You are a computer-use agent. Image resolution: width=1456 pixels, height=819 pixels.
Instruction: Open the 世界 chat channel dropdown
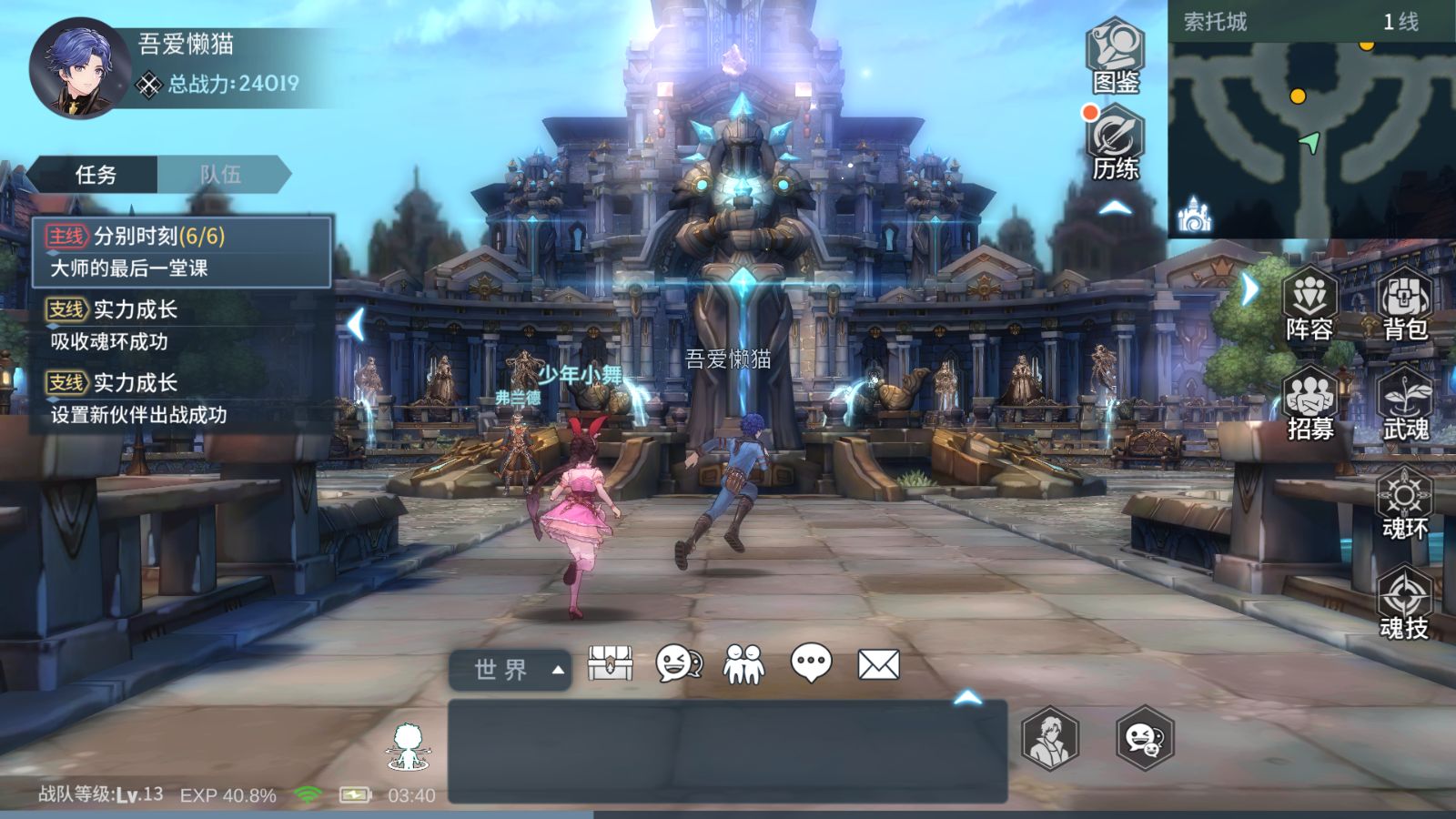(x=510, y=671)
